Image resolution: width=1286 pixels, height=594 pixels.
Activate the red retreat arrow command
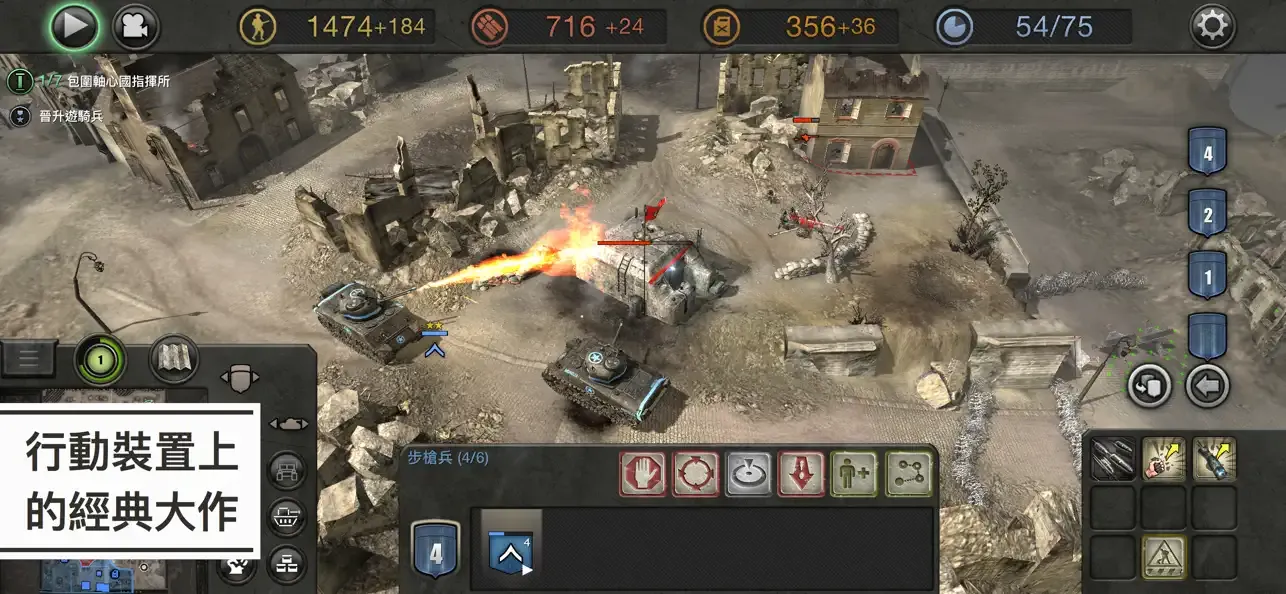[x=802, y=475]
